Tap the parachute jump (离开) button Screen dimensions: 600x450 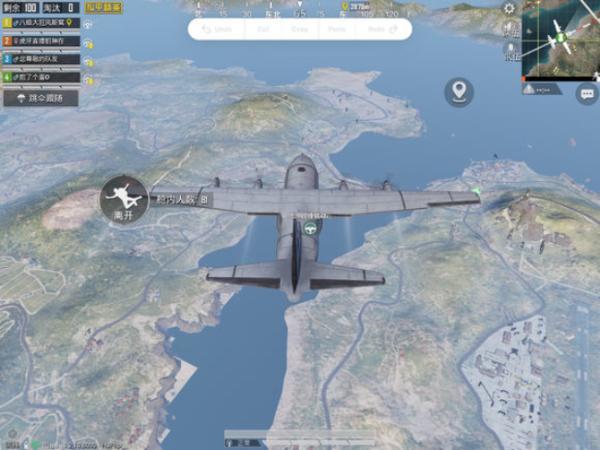(123, 197)
